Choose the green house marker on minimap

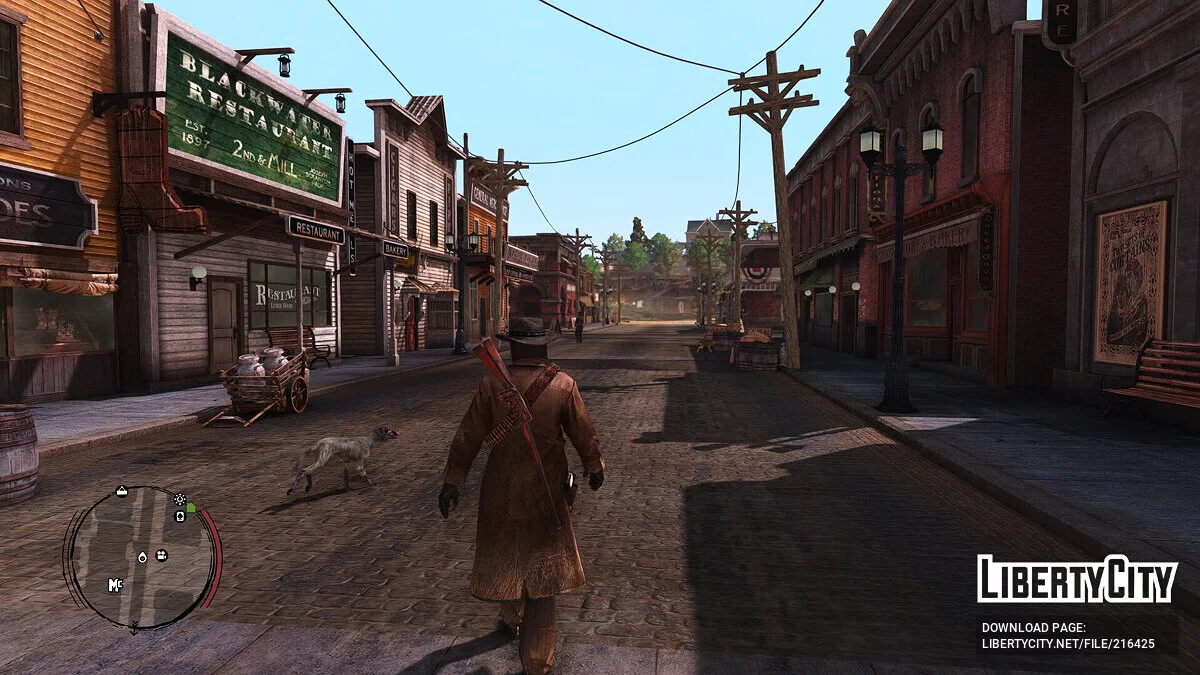point(191,507)
